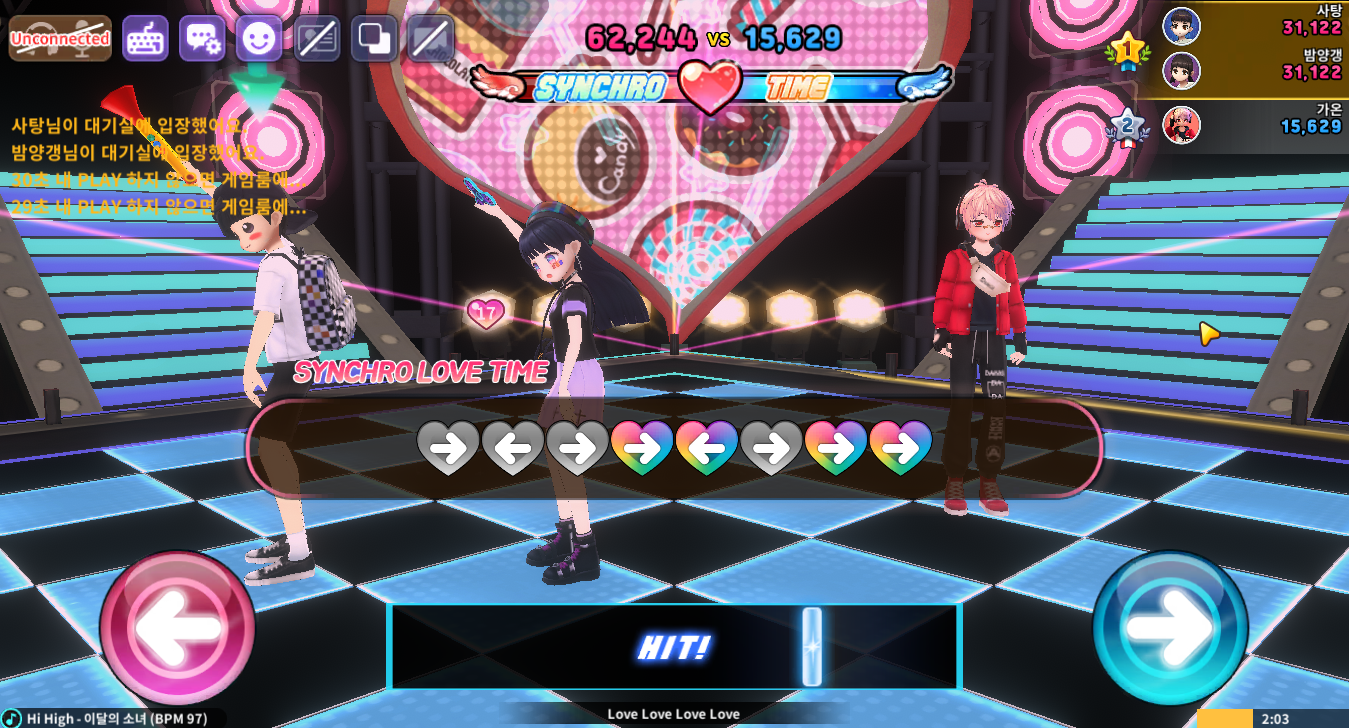
Task: Click the HIT! timing bar
Action: pos(674,647)
